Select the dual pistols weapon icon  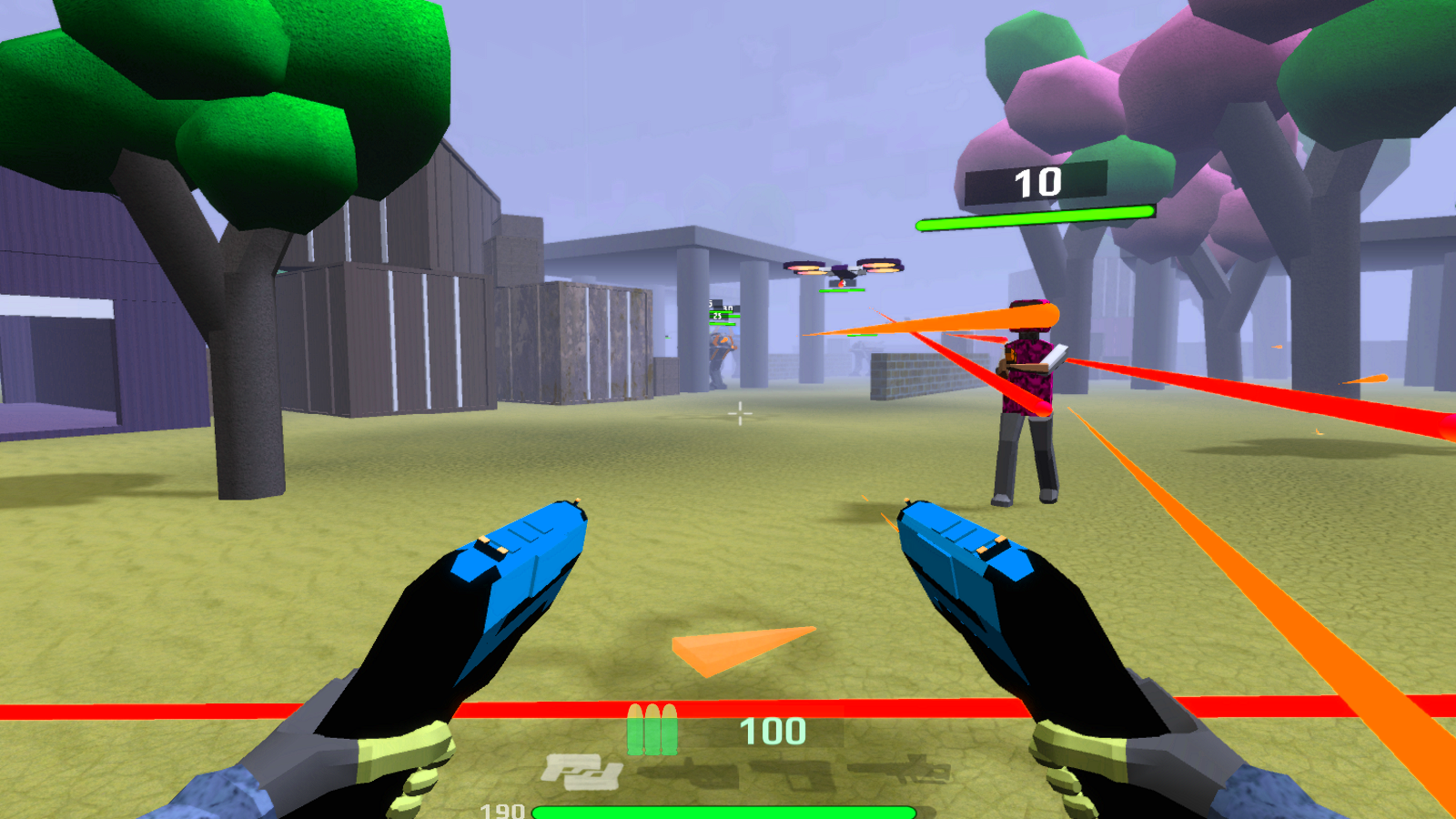[x=581, y=773]
